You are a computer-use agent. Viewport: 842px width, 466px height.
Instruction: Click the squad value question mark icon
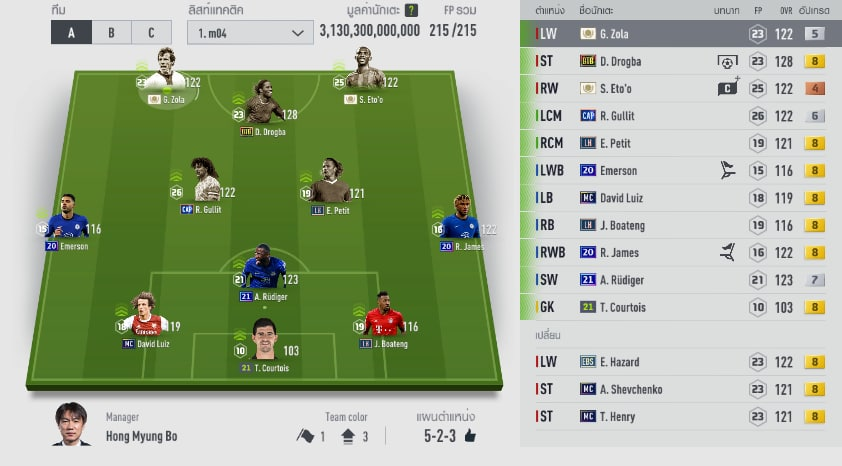[411, 11]
